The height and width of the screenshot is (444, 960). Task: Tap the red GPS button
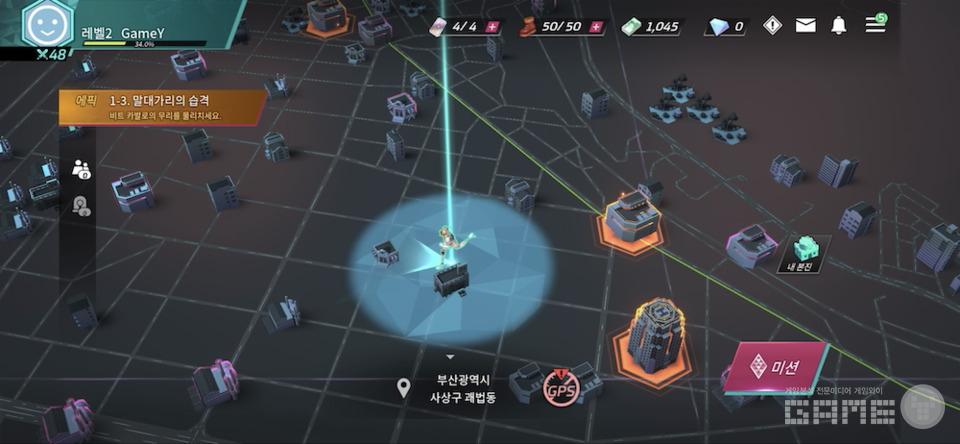(x=560, y=389)
